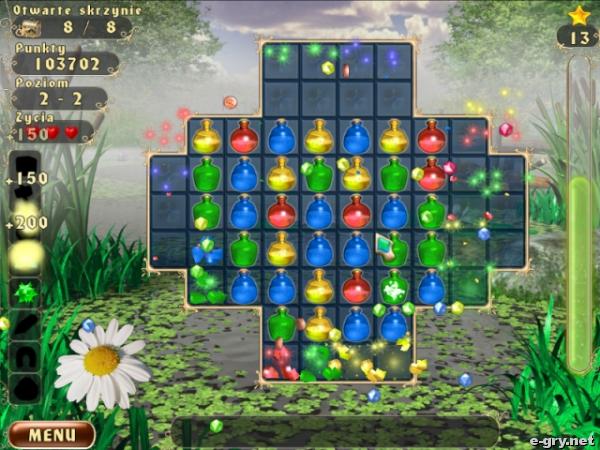Activate the green star power-up
This screenshot has height=450, width=600.
[x=25, y=294]
